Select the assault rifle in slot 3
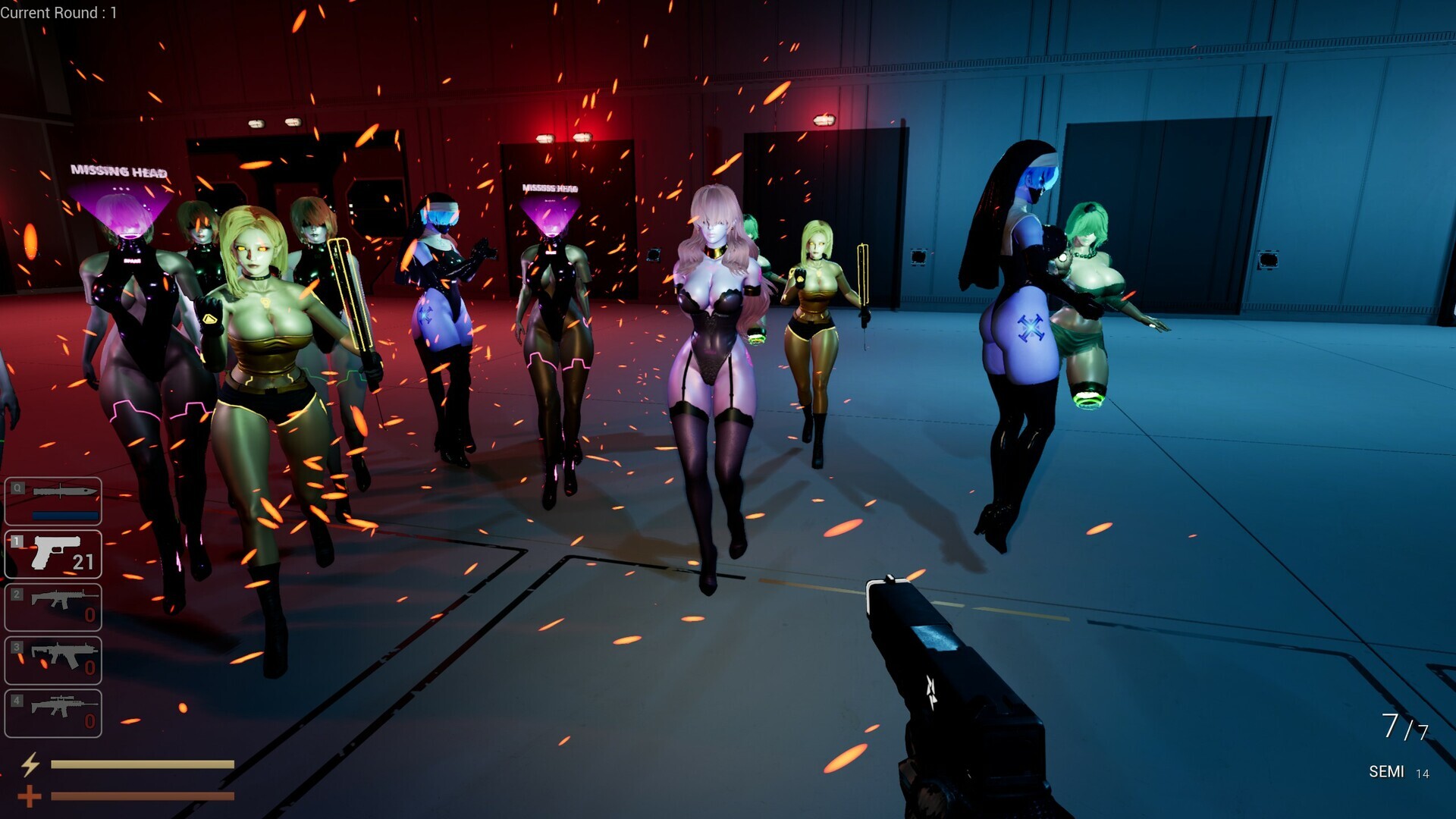The image size is (1456, 819). (53, 660)
